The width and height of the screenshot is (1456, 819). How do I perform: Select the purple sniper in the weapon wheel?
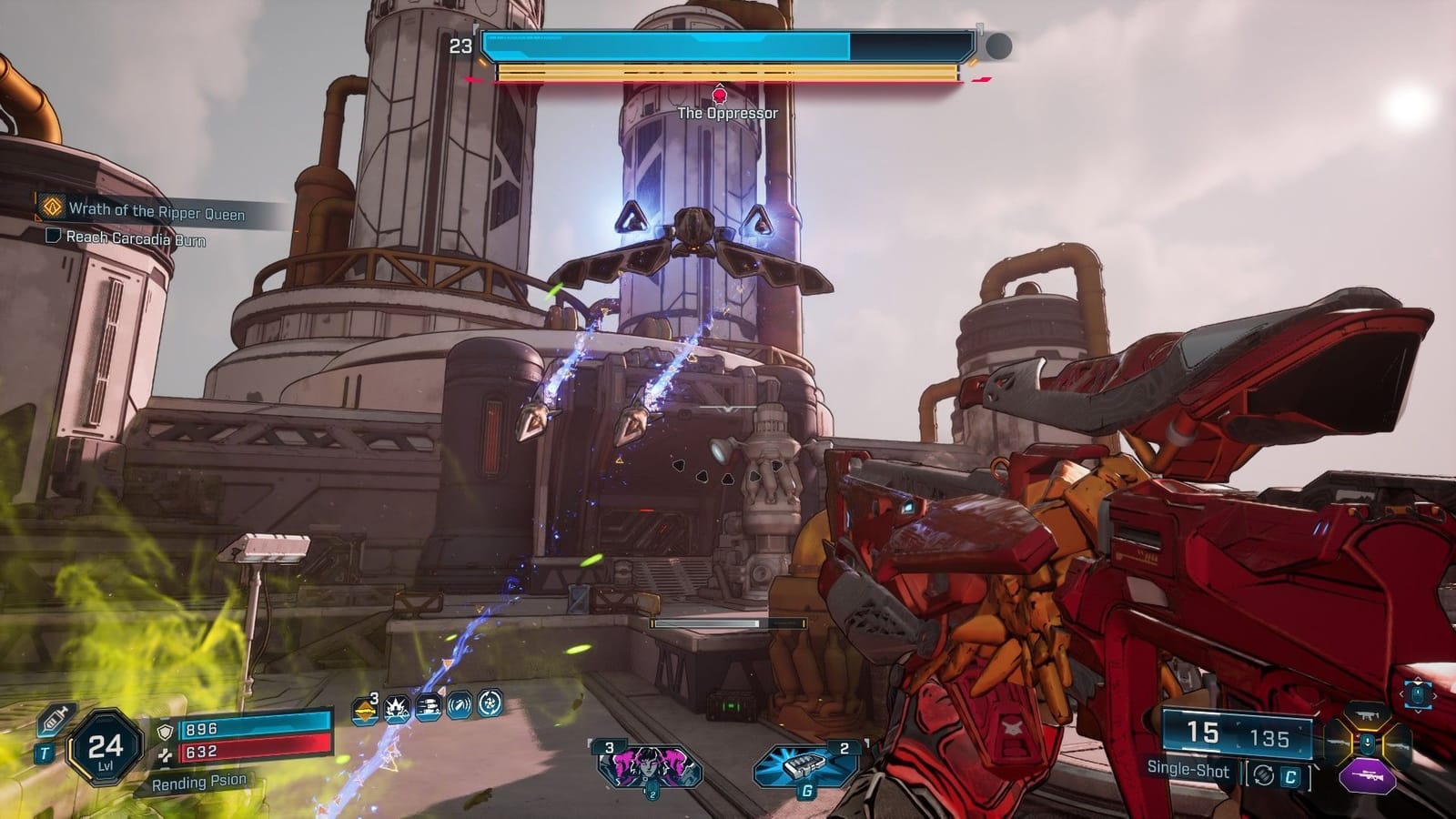(x=1368, y=775)
